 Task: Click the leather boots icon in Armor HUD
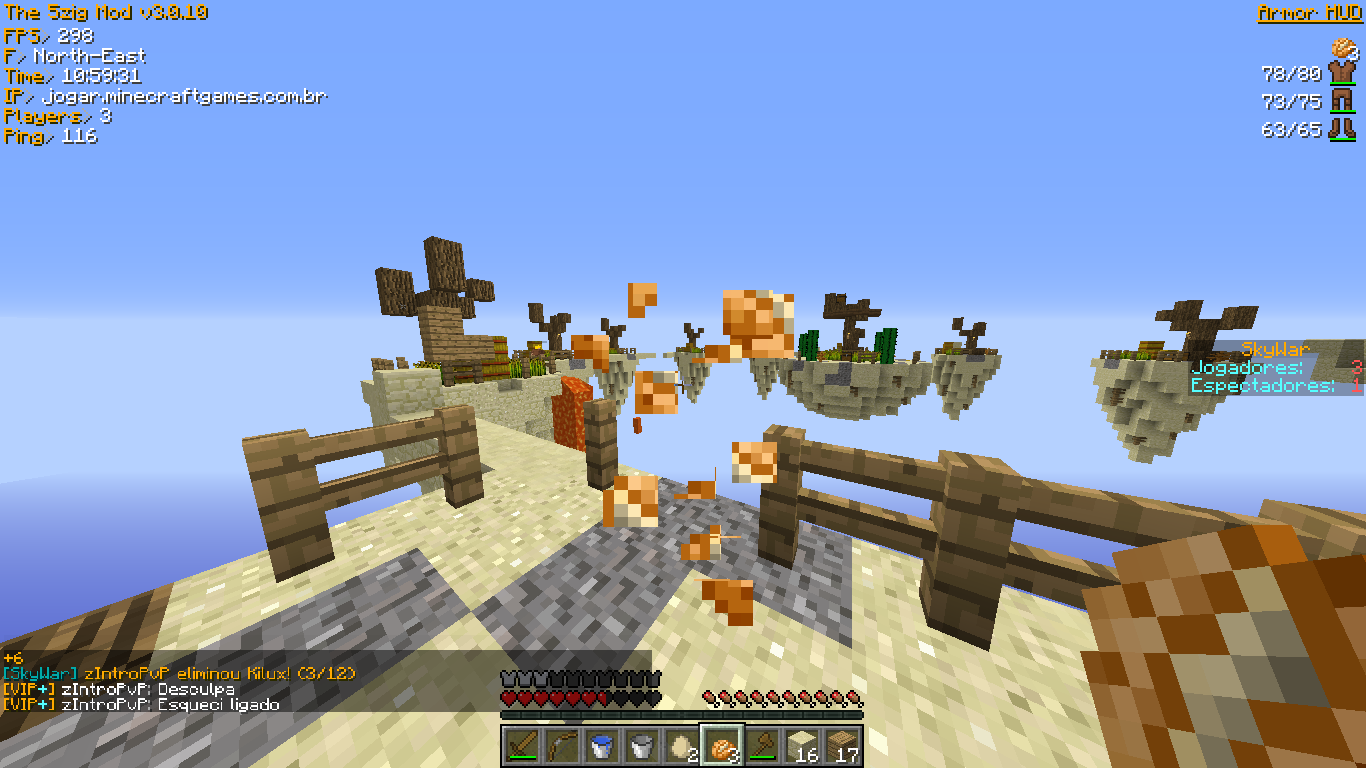point(1341,129)
